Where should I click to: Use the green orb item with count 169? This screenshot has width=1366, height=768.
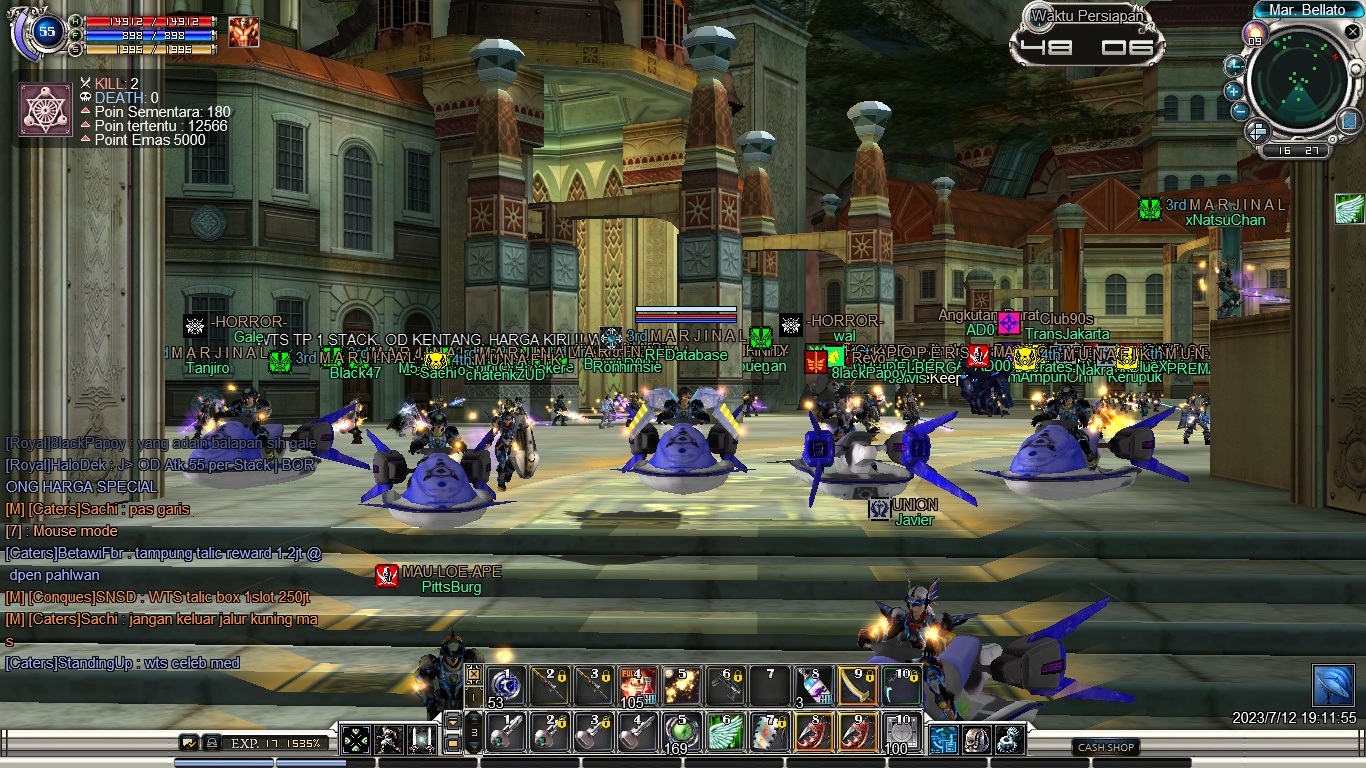(683, 732)
